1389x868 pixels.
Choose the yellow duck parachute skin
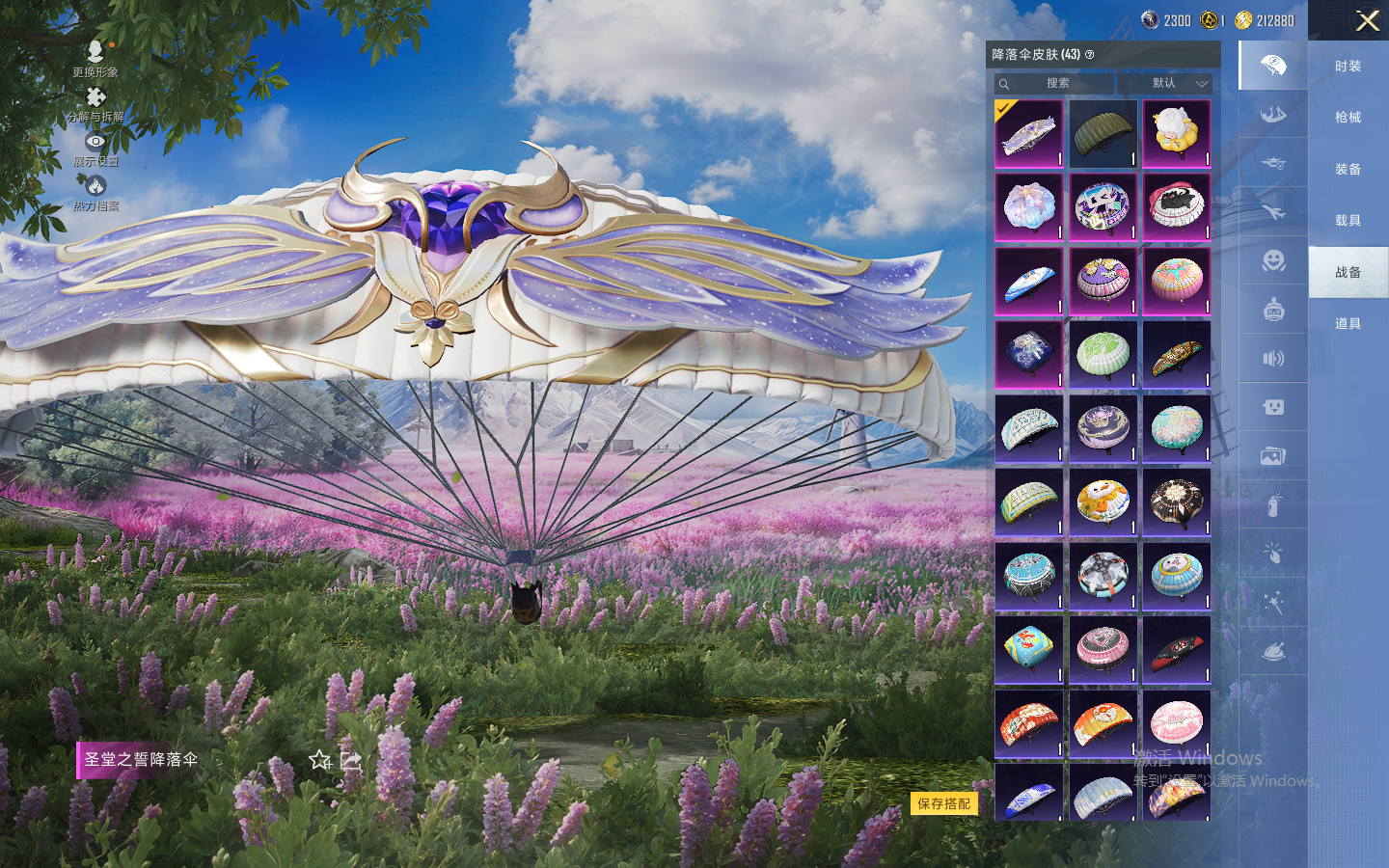click(1176, 134)
